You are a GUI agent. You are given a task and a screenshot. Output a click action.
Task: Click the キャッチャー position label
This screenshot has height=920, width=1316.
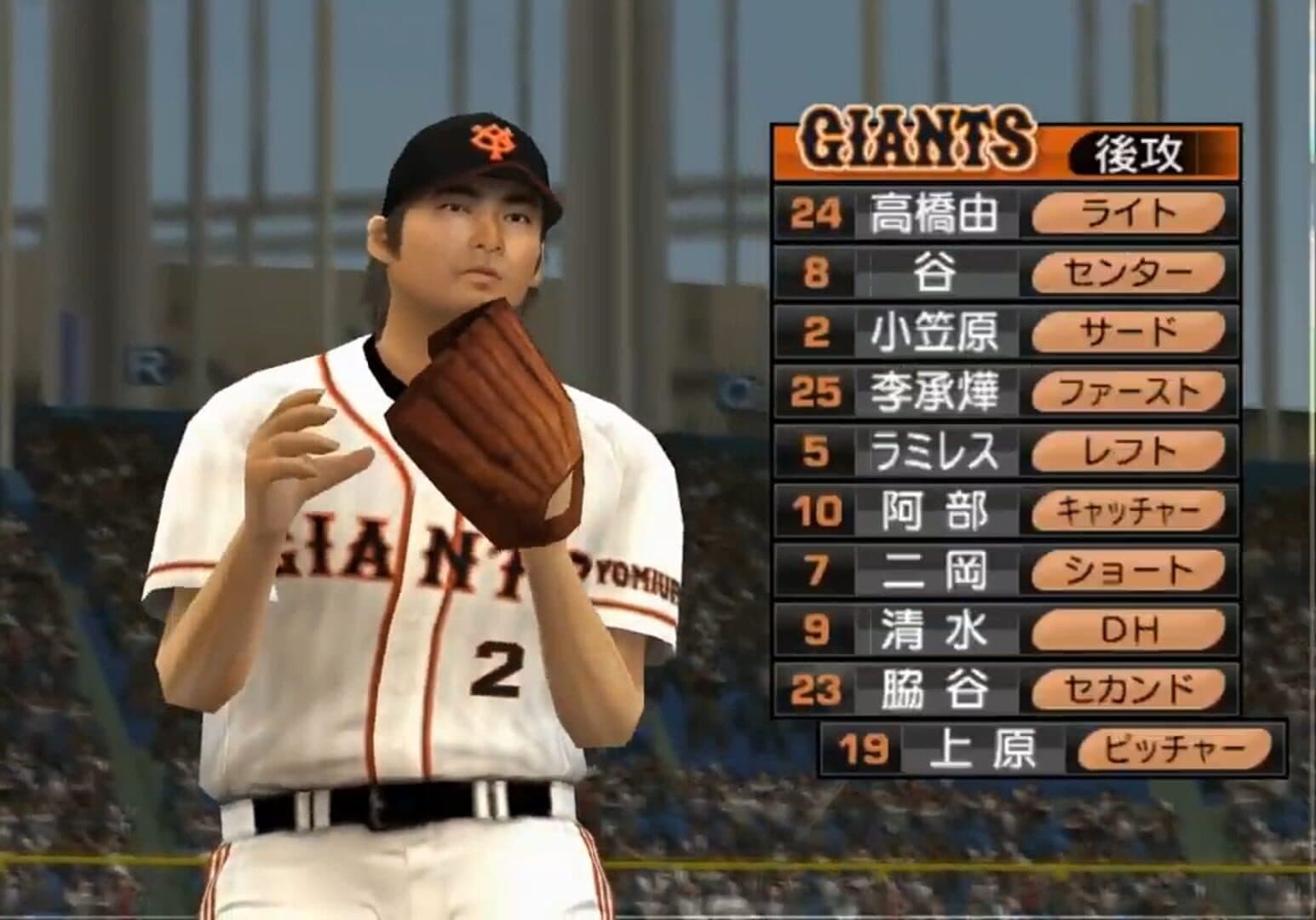1128,511
